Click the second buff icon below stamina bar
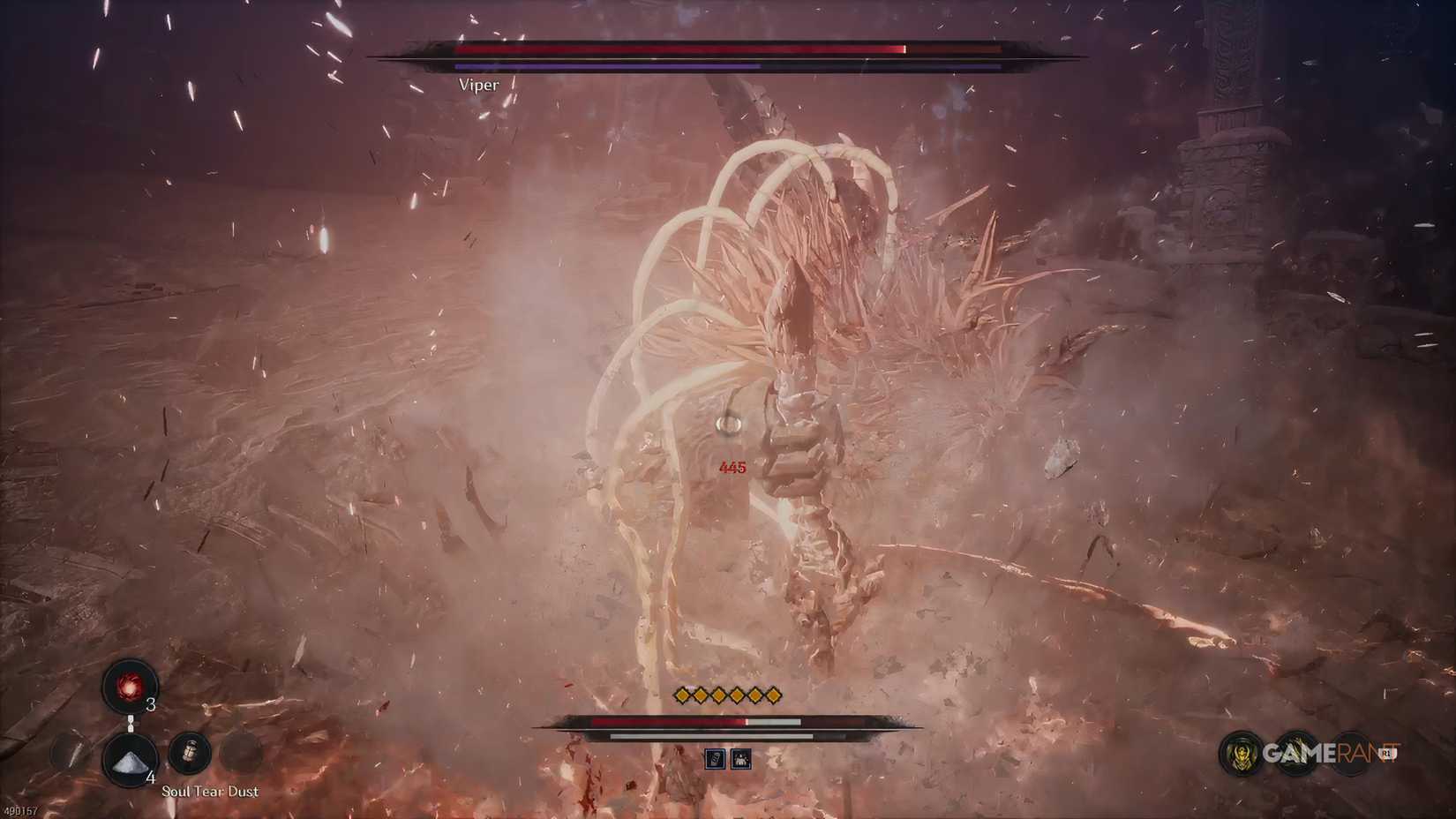This screenshot has height=819, width=1456. pos(741,759)
